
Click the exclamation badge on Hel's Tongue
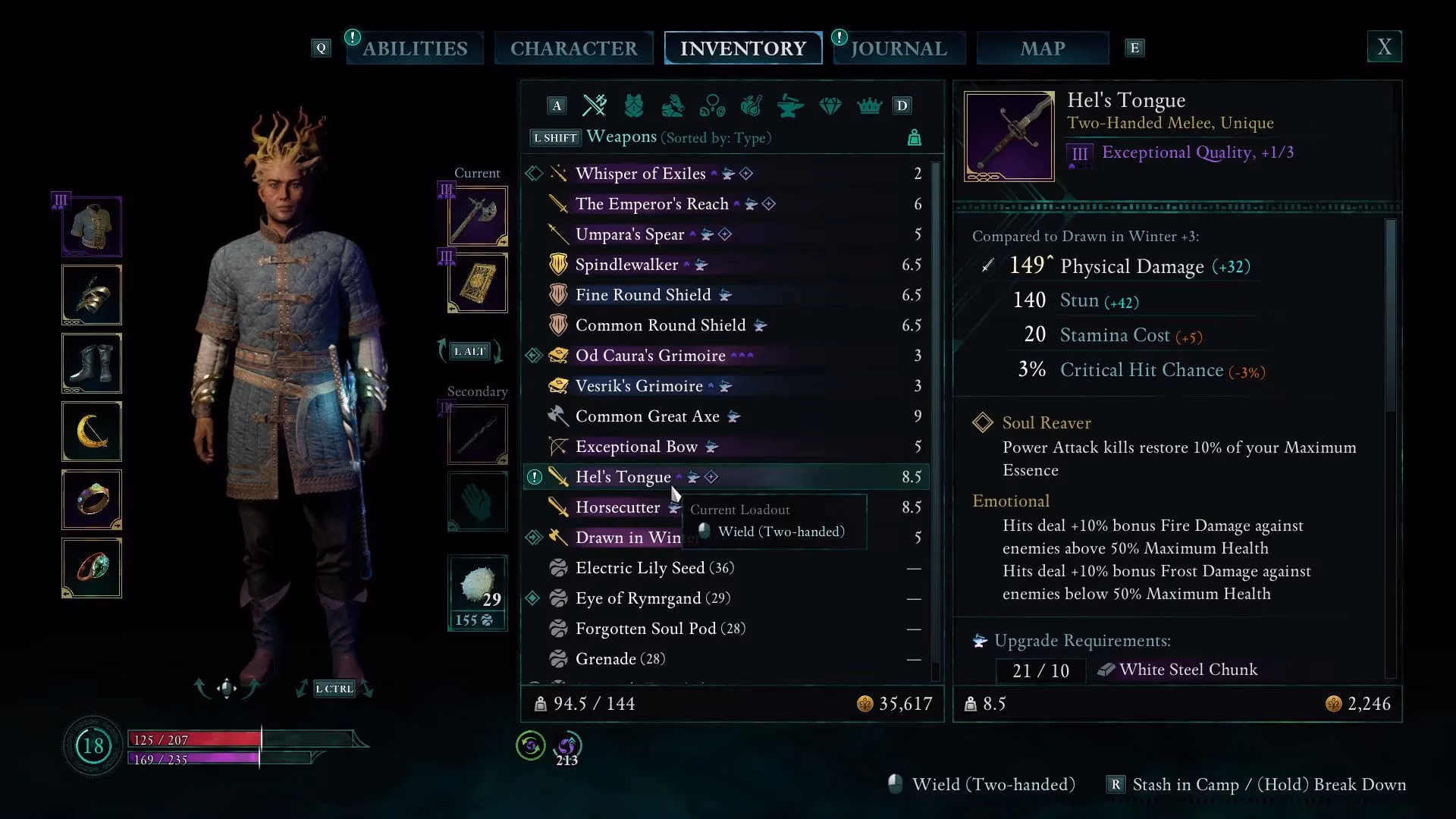click(x=534, y=476)
